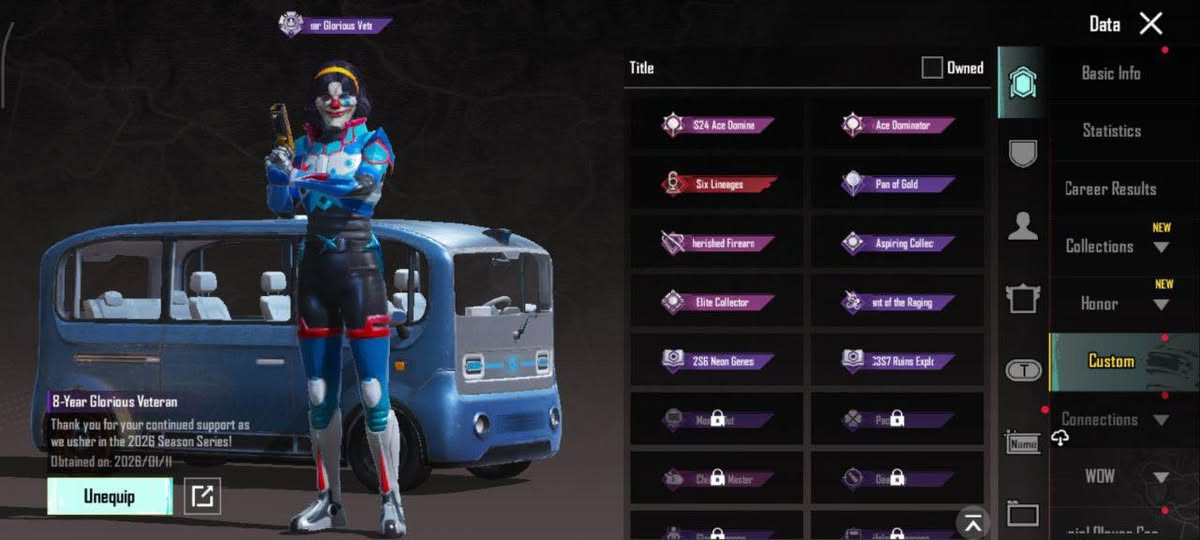The height and width of the screenshot is (540, 1200).
Task: Choose the 2S6 Neon Genes title
Action: (717, 361)
